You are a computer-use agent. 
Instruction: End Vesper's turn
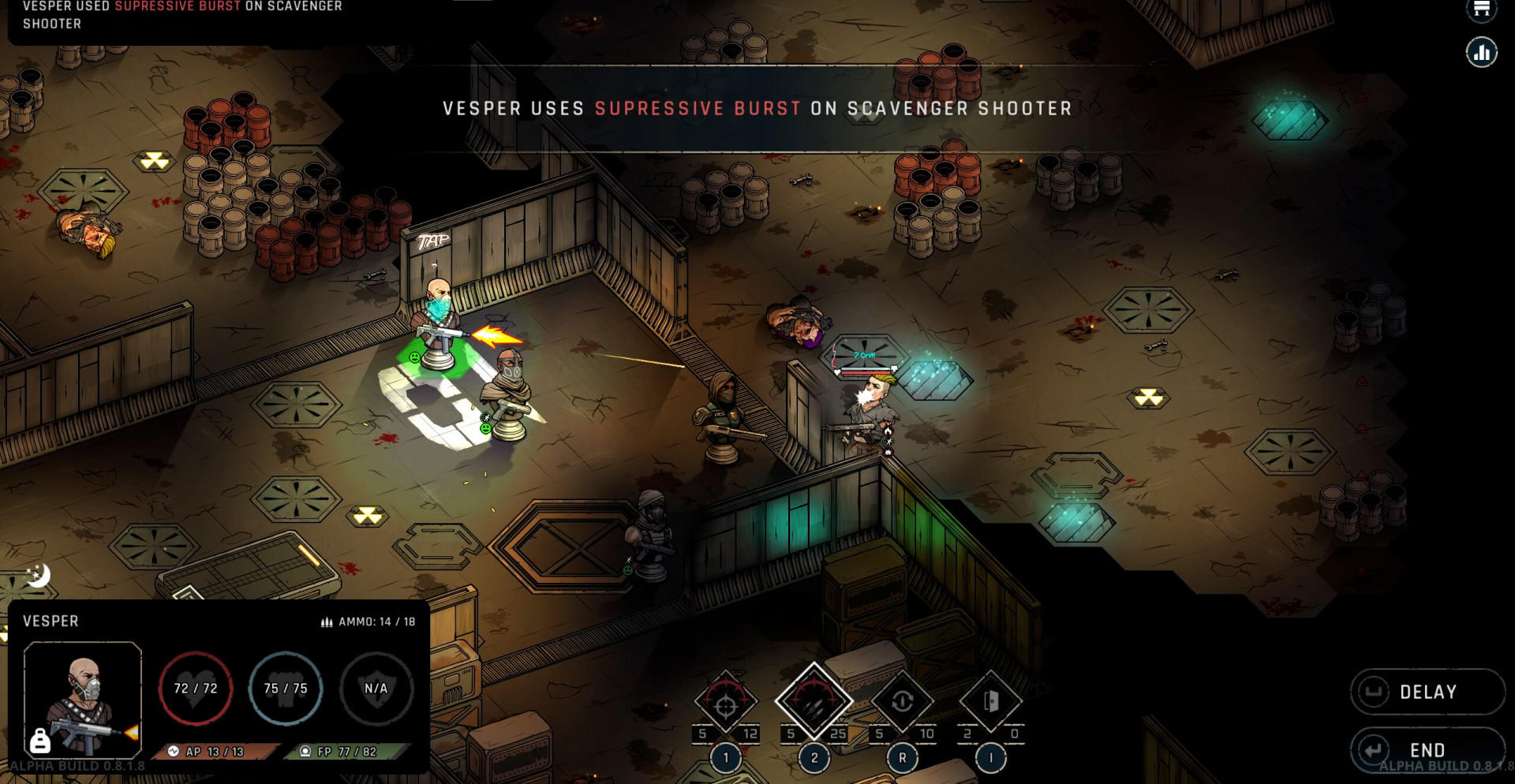[x=1427, y=749]
